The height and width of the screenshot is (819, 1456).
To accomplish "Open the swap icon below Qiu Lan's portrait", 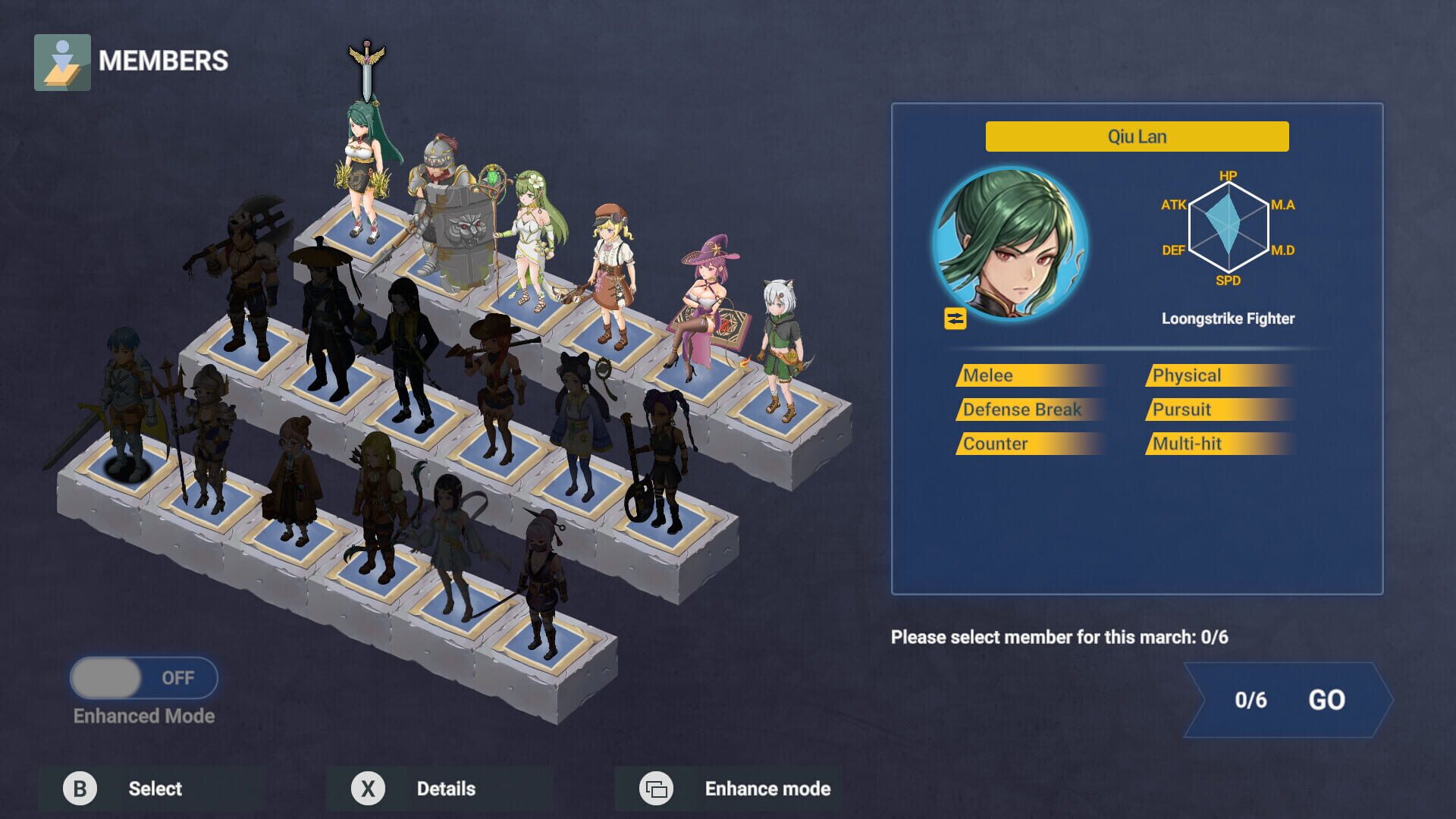I will (954, 318).
